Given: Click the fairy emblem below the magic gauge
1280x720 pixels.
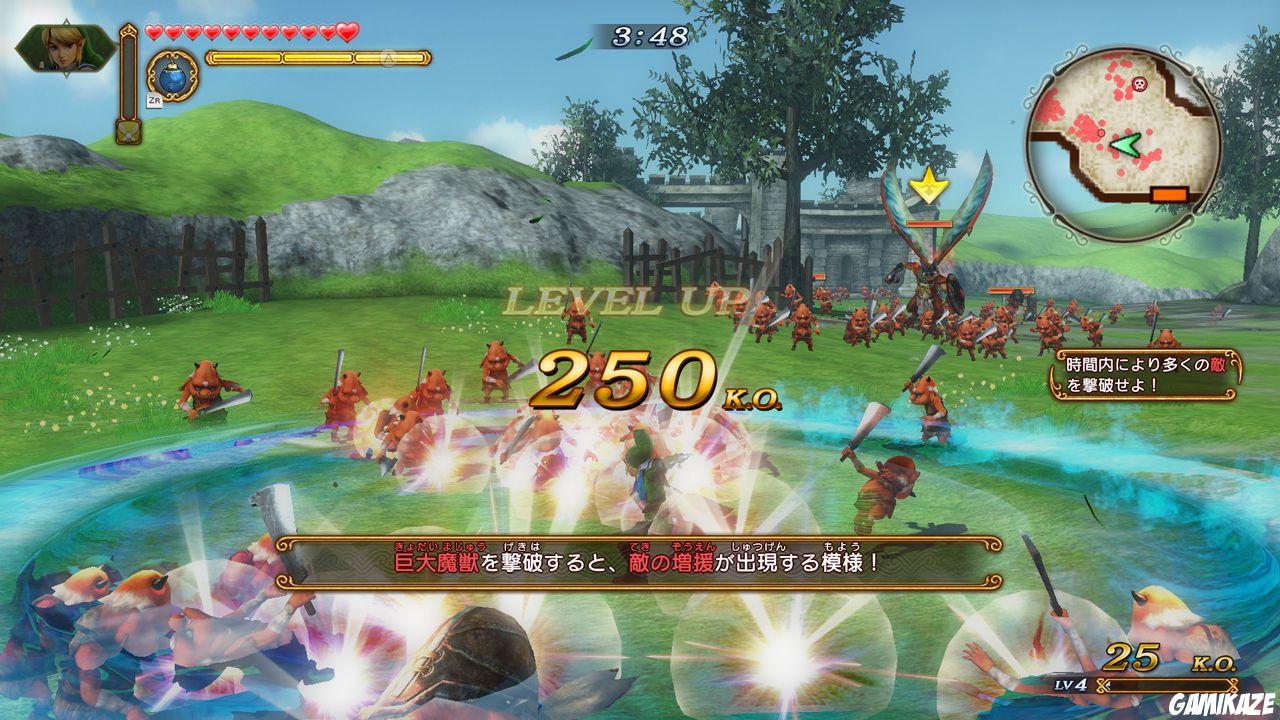Looking at the screenshot, I should click(x=129, y=132).
